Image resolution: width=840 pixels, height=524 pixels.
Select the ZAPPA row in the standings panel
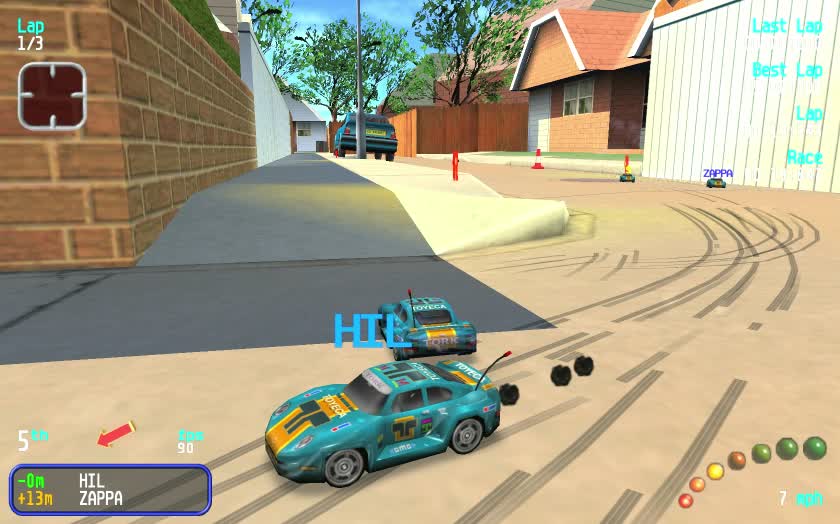(109, 498)
